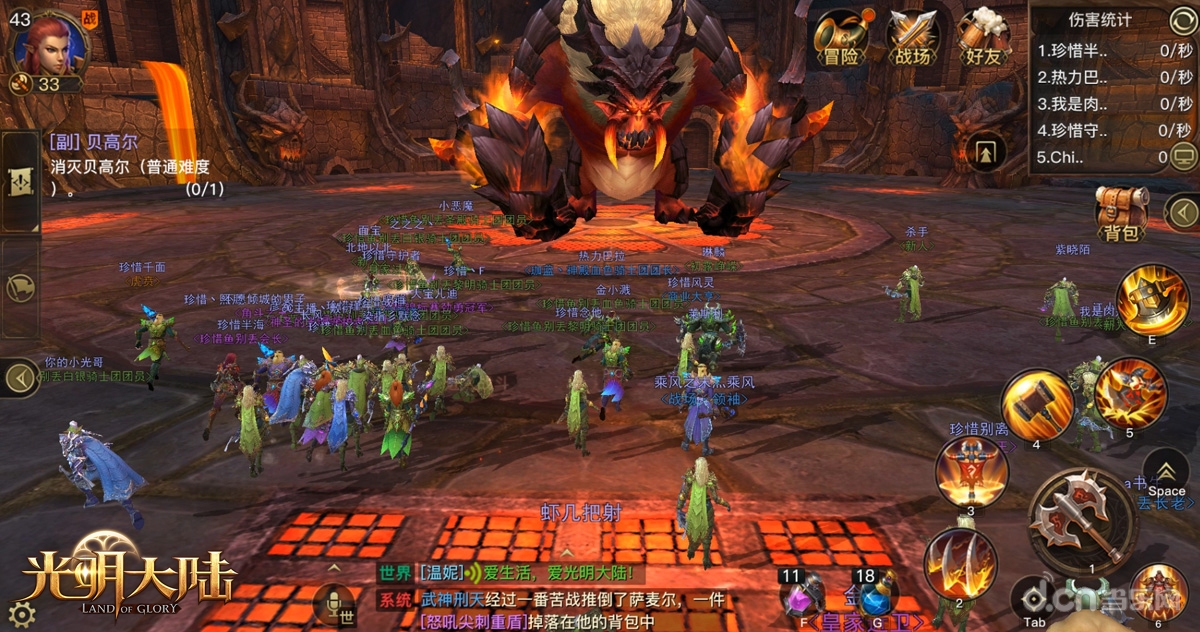Screen dimensions: 1200x632
Task: Switch to the flag team tab
Action: [22, 288]
